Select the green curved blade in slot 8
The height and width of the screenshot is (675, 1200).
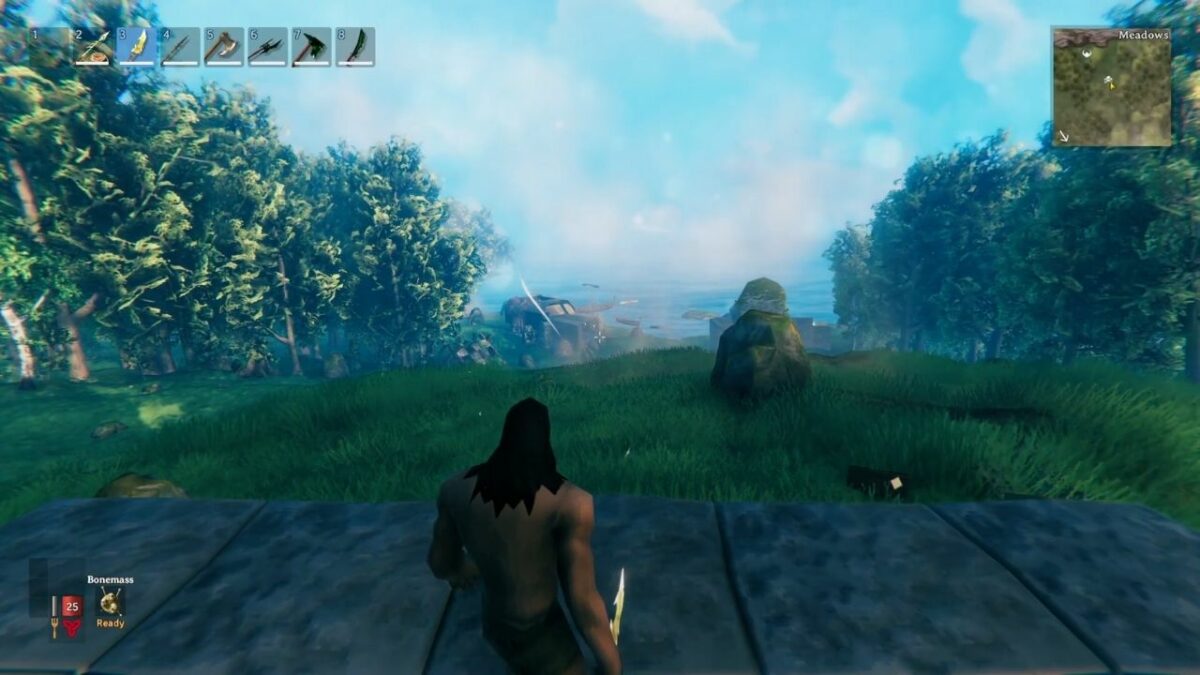[355, 47]
